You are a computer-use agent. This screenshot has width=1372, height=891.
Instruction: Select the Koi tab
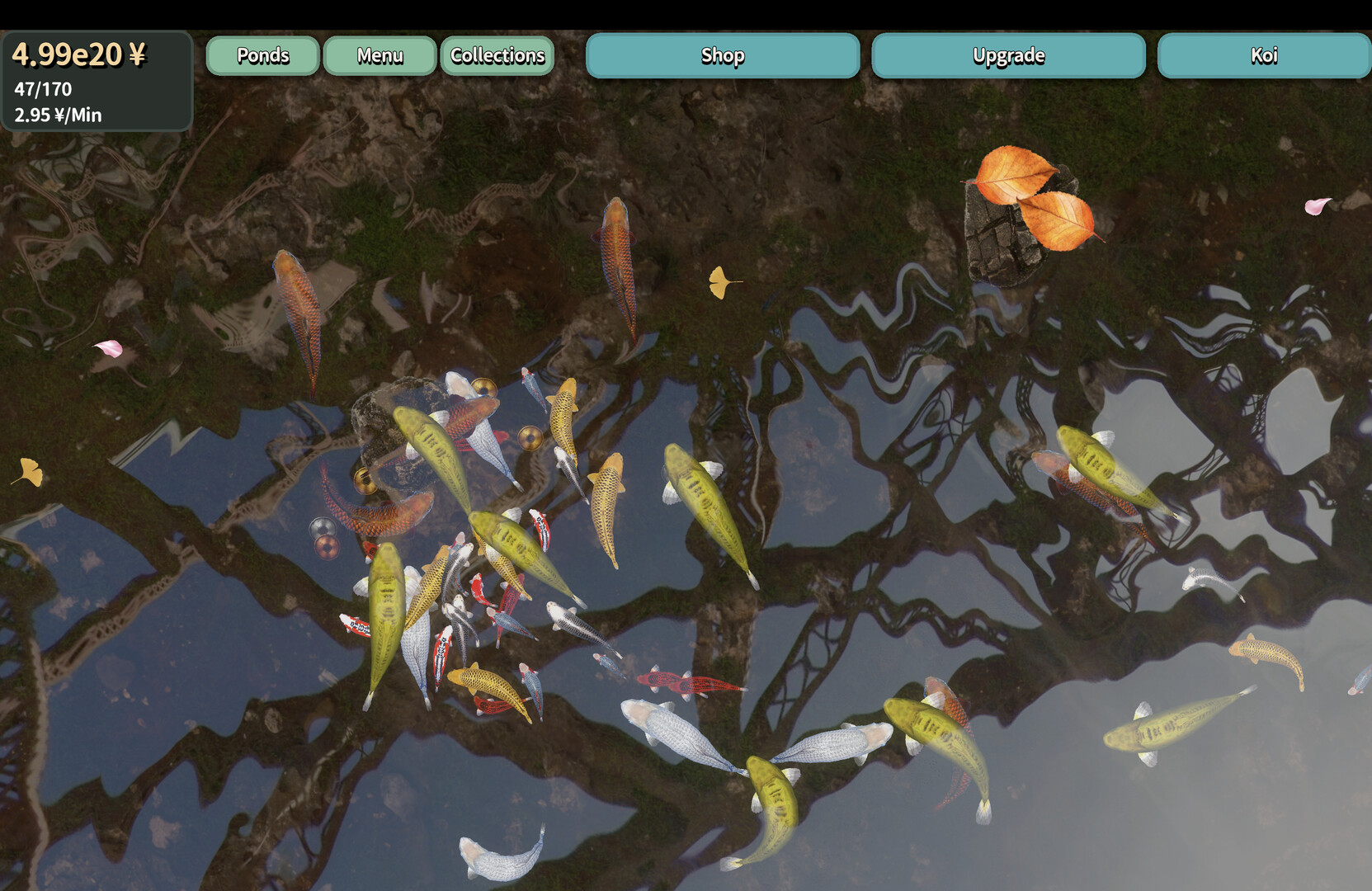click(x=1263, y=55)
